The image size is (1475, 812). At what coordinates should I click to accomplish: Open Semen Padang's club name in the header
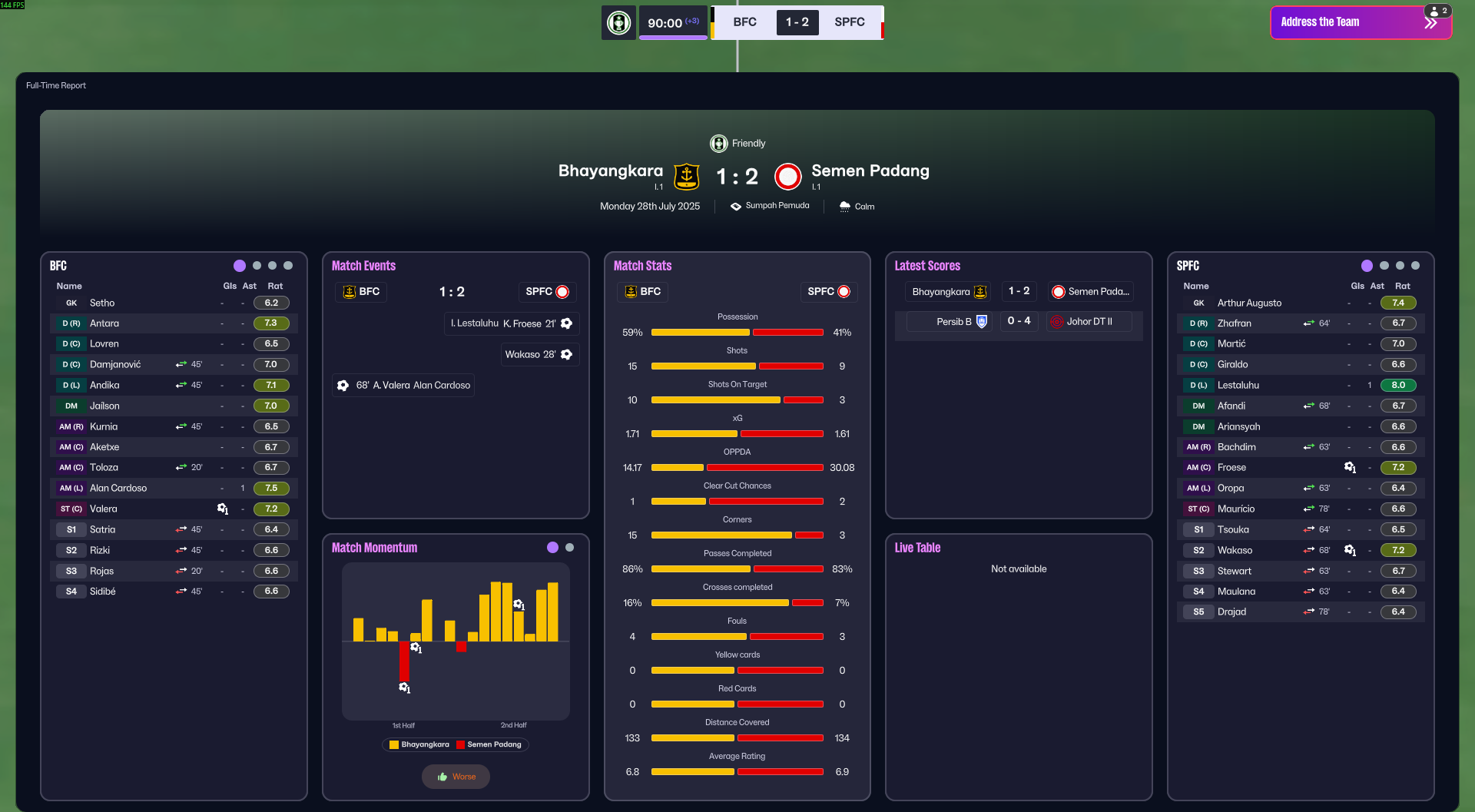pyautogui.click(x=870, y=171)
